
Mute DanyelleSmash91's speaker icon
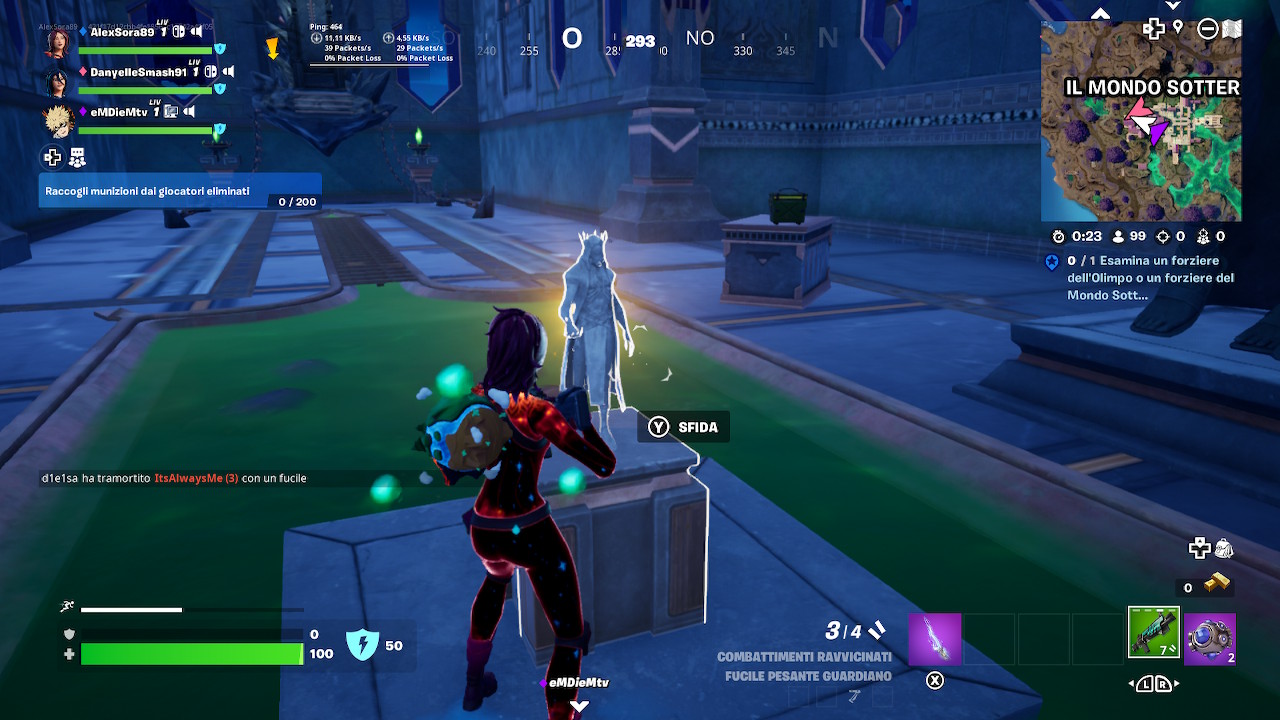(227, 72)
